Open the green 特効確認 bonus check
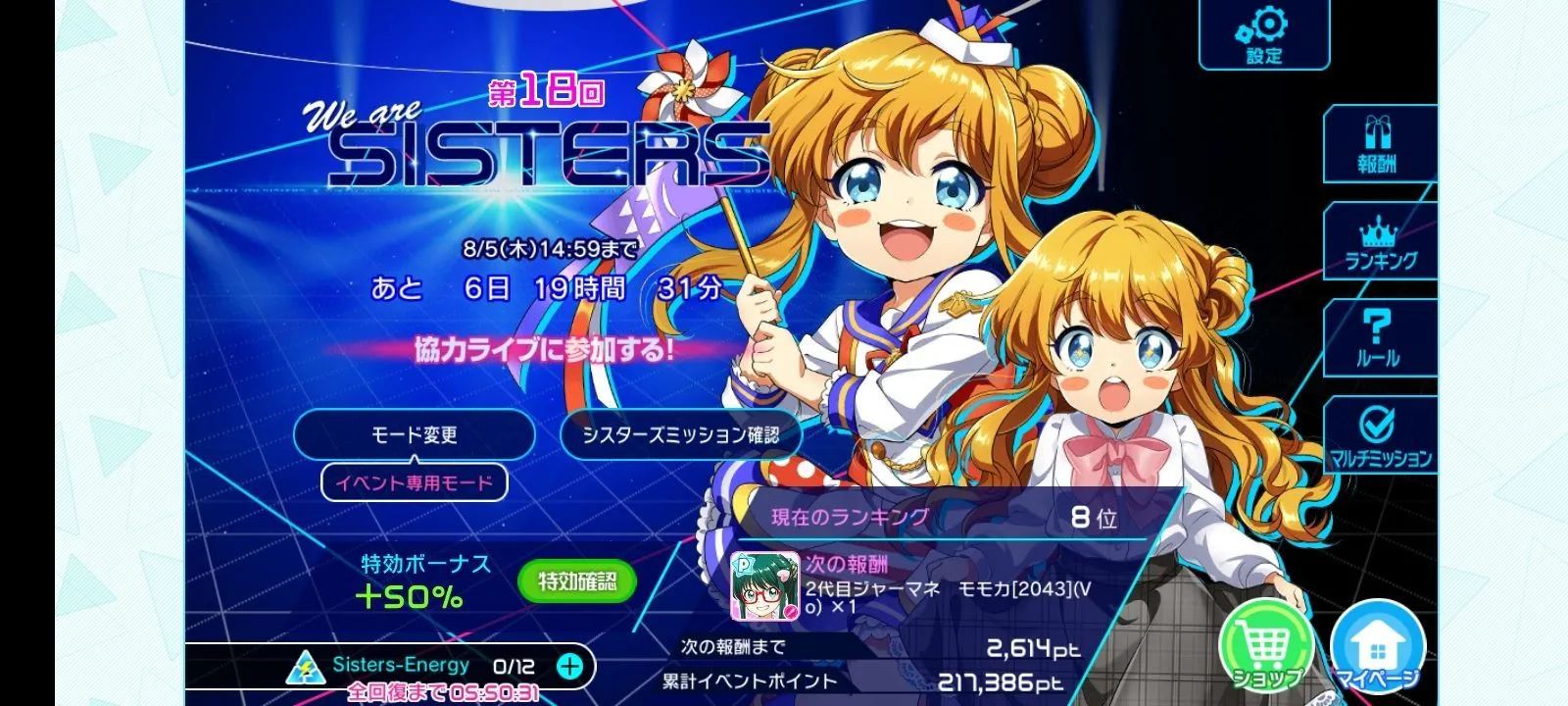Image resolution: width=1568 pixels, height=706 pixels. 576,581
